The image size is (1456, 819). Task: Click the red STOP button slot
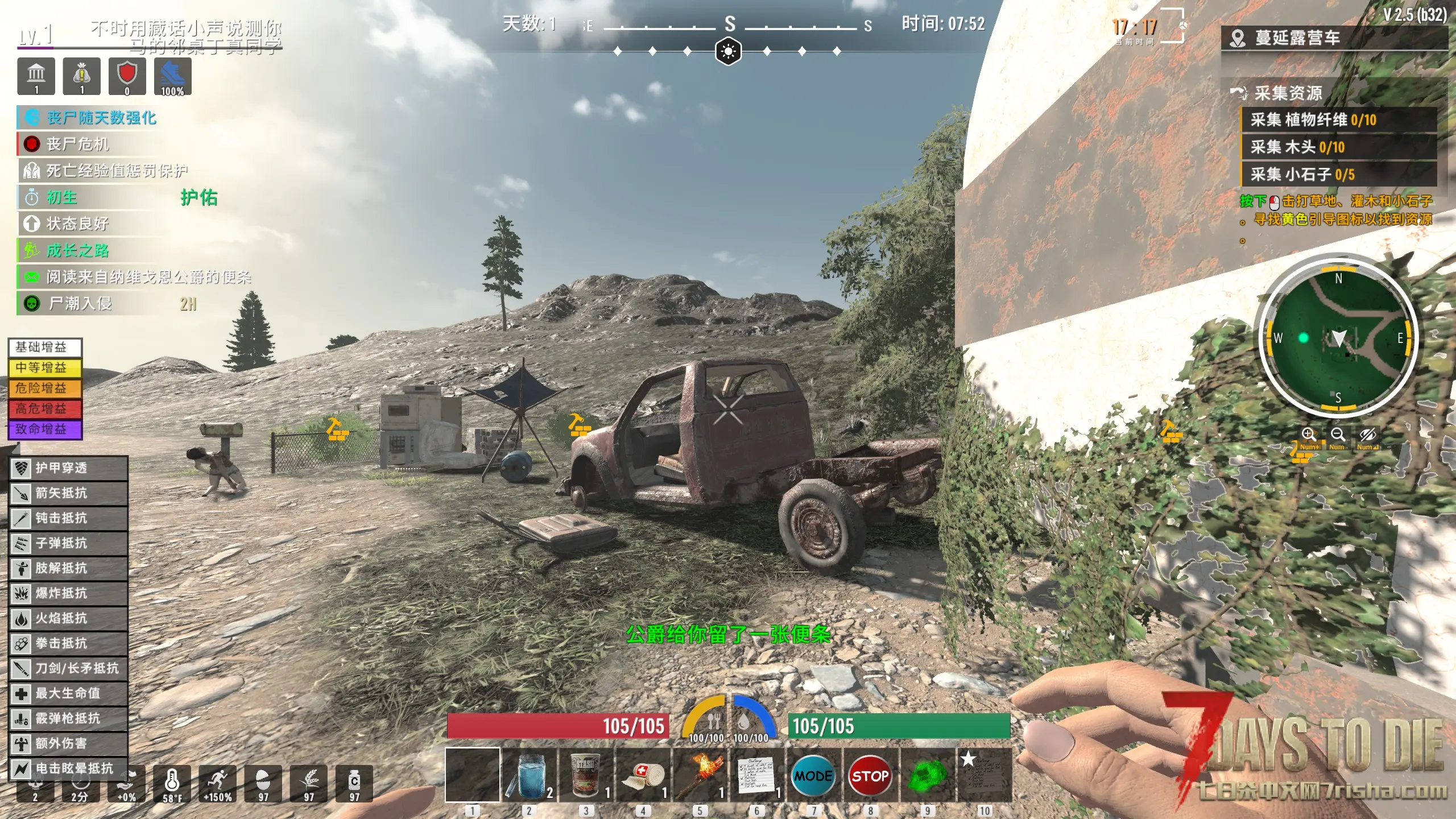point(870,775)
